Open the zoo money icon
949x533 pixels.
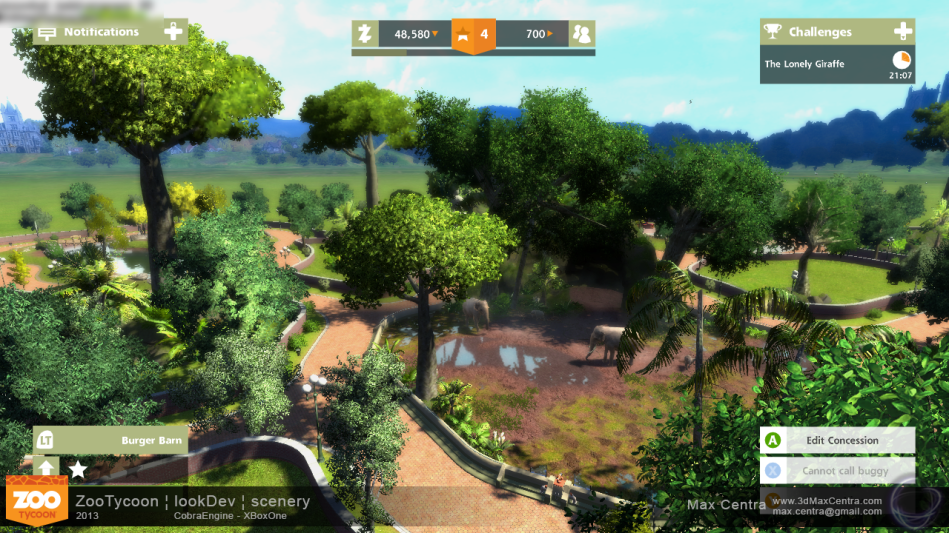(366, 34)
